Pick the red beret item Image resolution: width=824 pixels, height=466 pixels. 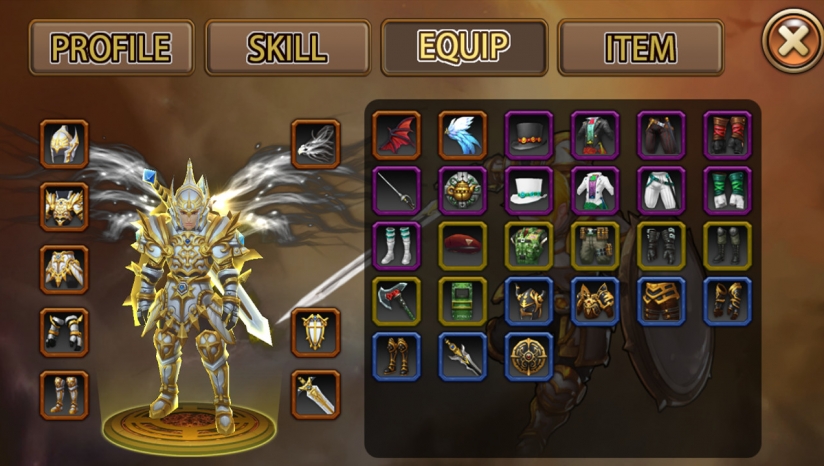tap(462, 246)
